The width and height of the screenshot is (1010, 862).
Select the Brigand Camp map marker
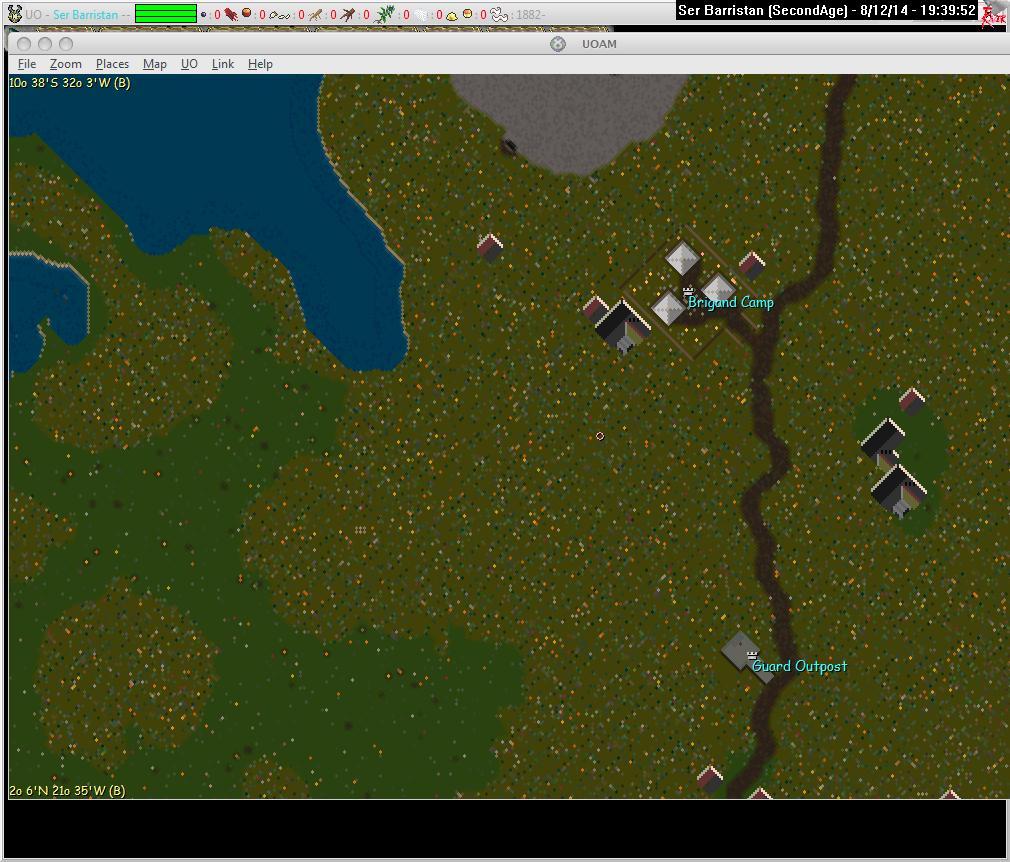tap(689, 291)
